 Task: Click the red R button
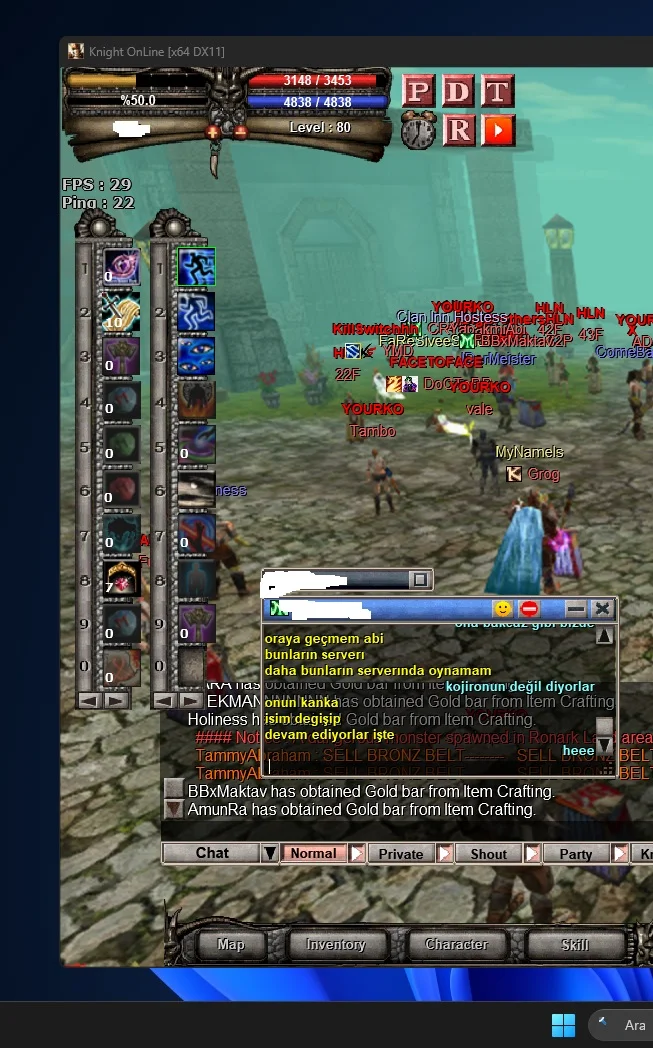458,130
